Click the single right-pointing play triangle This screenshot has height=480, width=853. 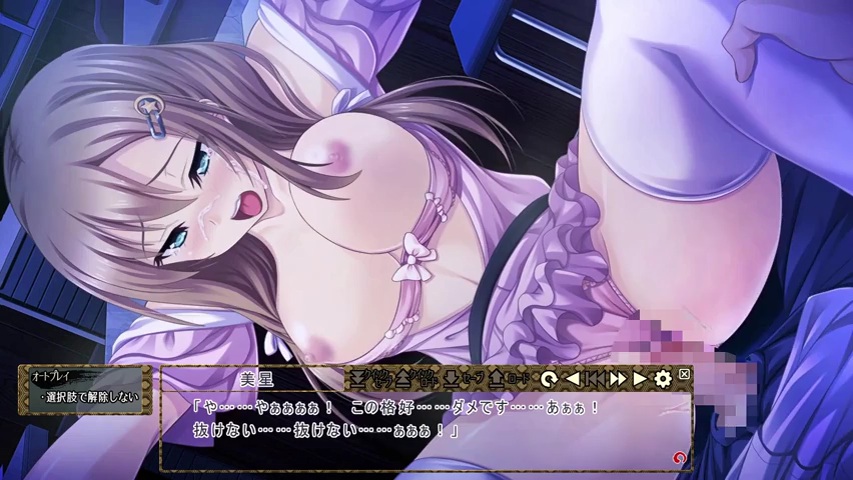[640, 379]
